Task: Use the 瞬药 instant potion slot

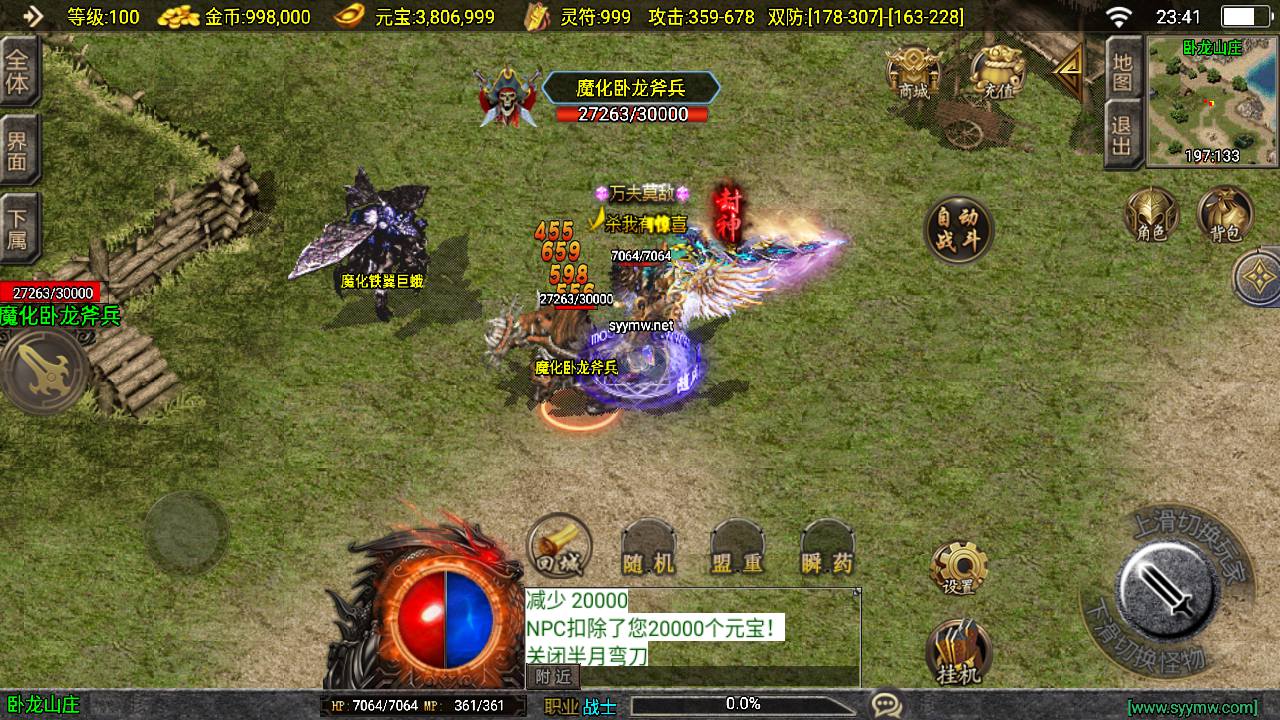Action: (x=828, y=549)
